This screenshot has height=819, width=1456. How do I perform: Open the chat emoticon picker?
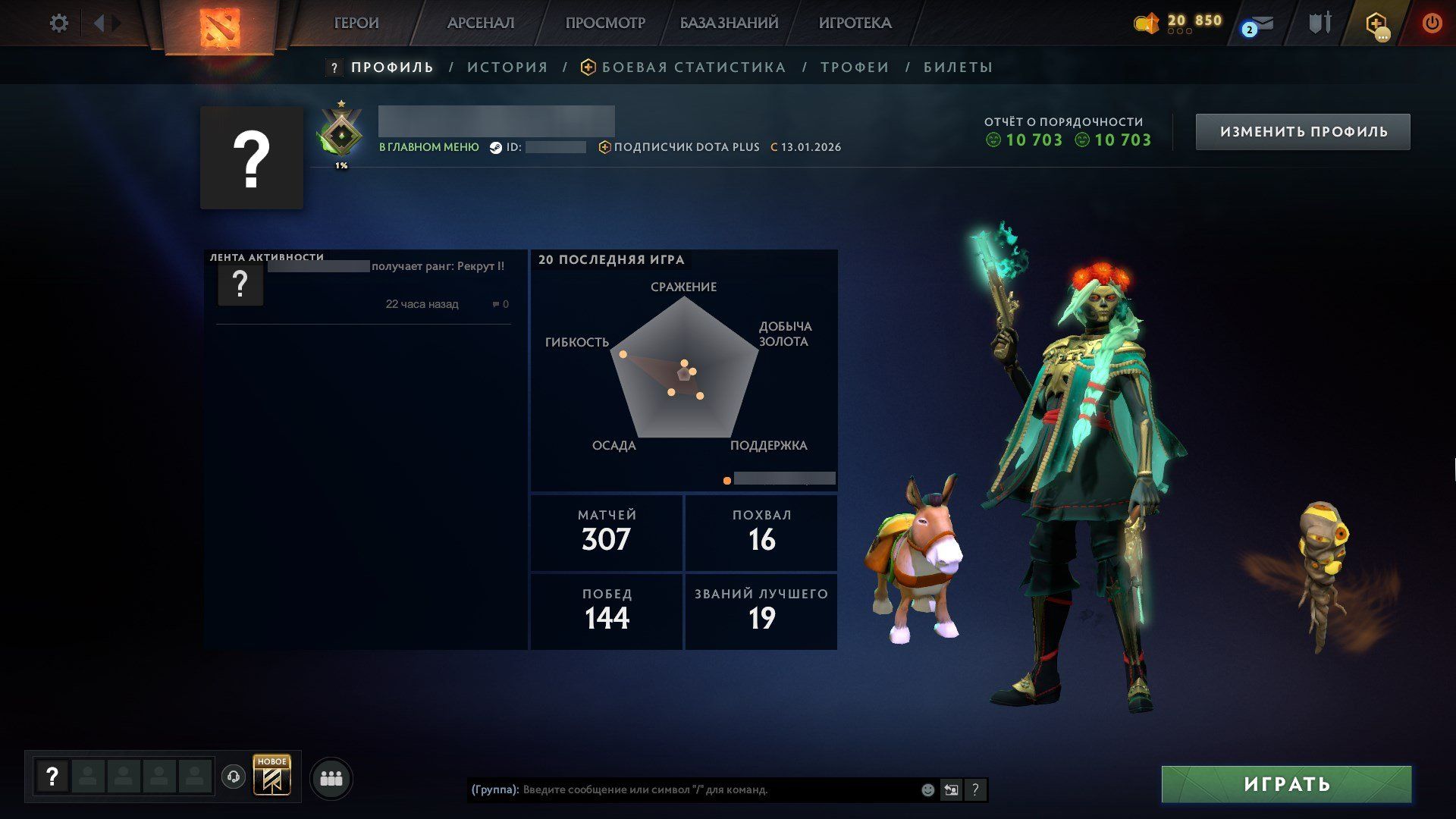pyautogui.click(x=927, y=790)
